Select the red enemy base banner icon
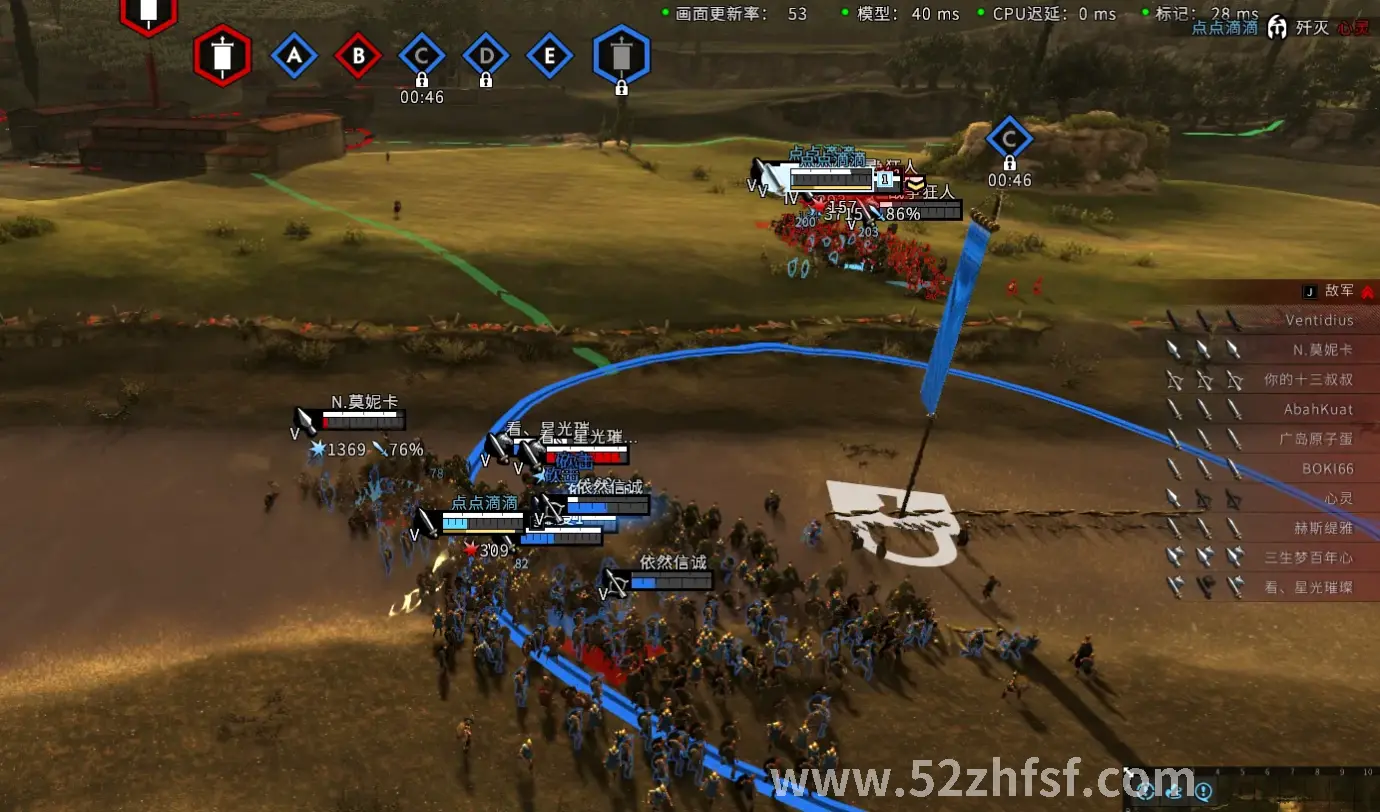 pyautogui.click(x=221, y=55)
